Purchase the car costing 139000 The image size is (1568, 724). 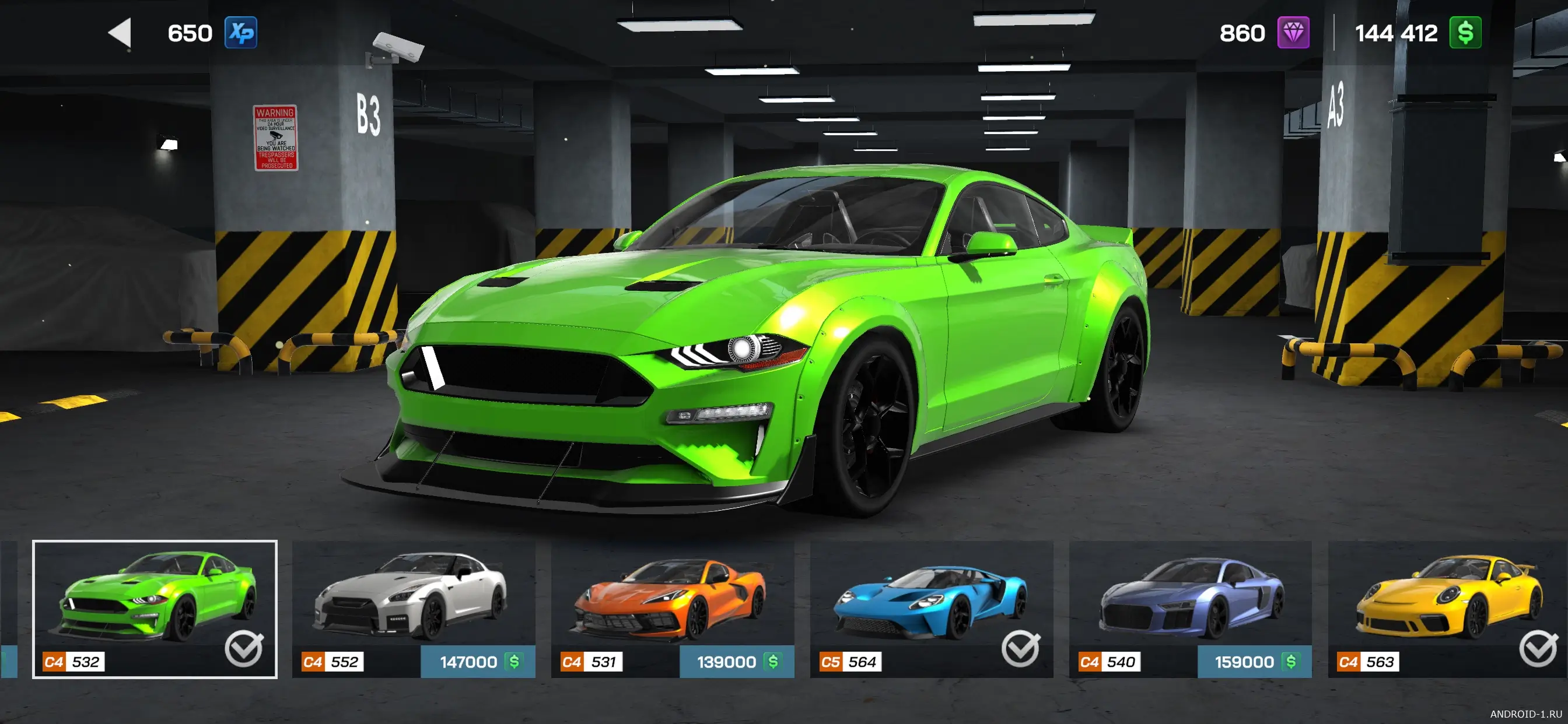pos(737,662)
